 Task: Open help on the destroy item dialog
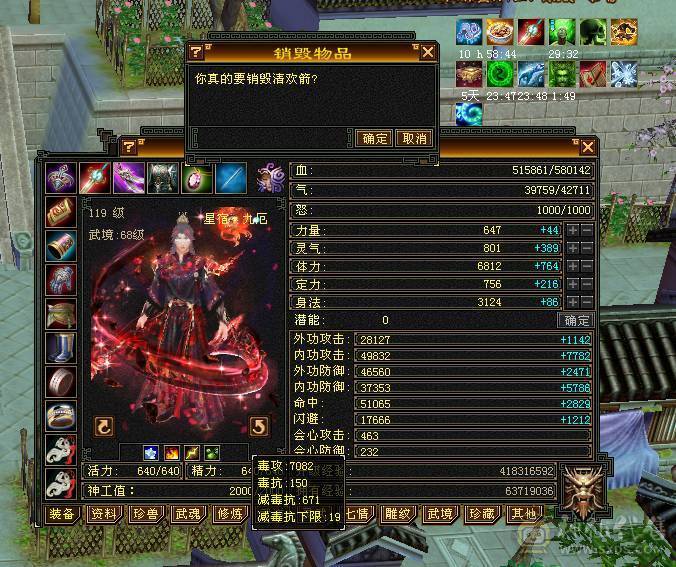[197, 52]
